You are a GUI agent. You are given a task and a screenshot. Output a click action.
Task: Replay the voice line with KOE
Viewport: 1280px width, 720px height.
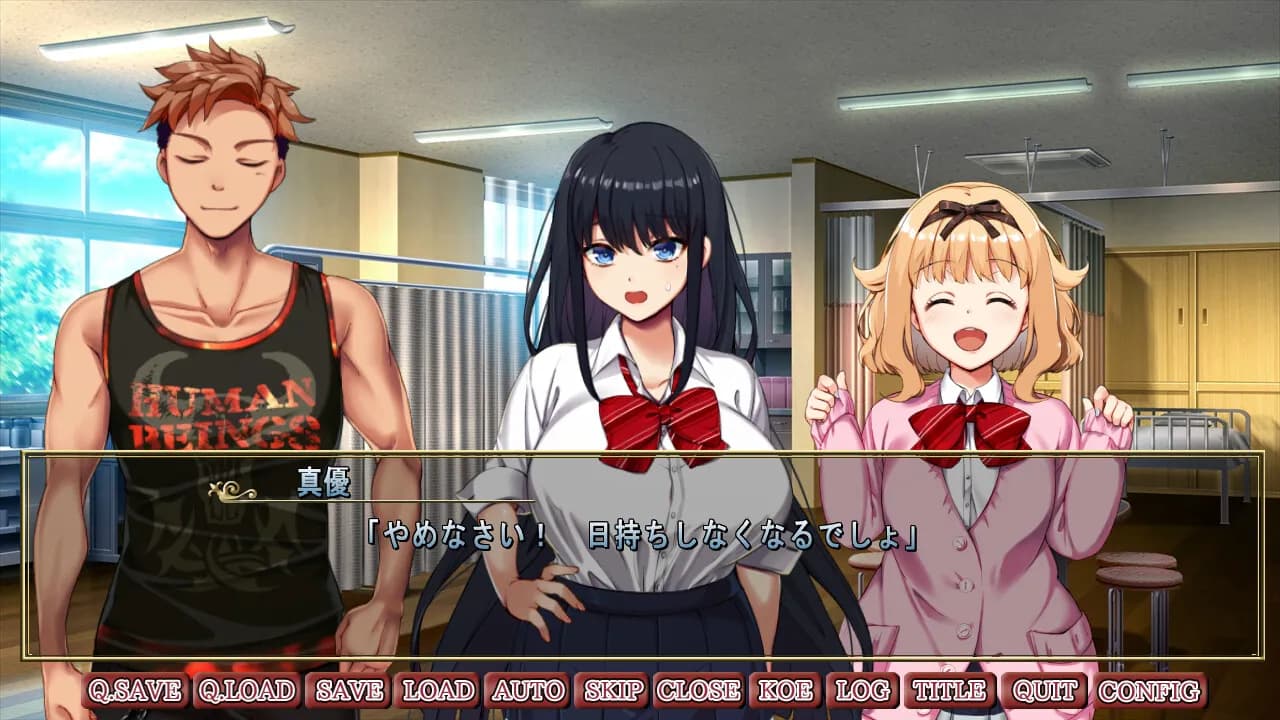point(788,689)
